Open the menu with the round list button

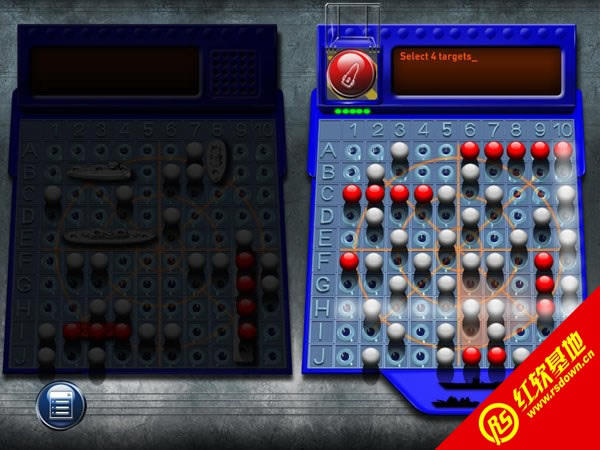(x=60, y=406)
